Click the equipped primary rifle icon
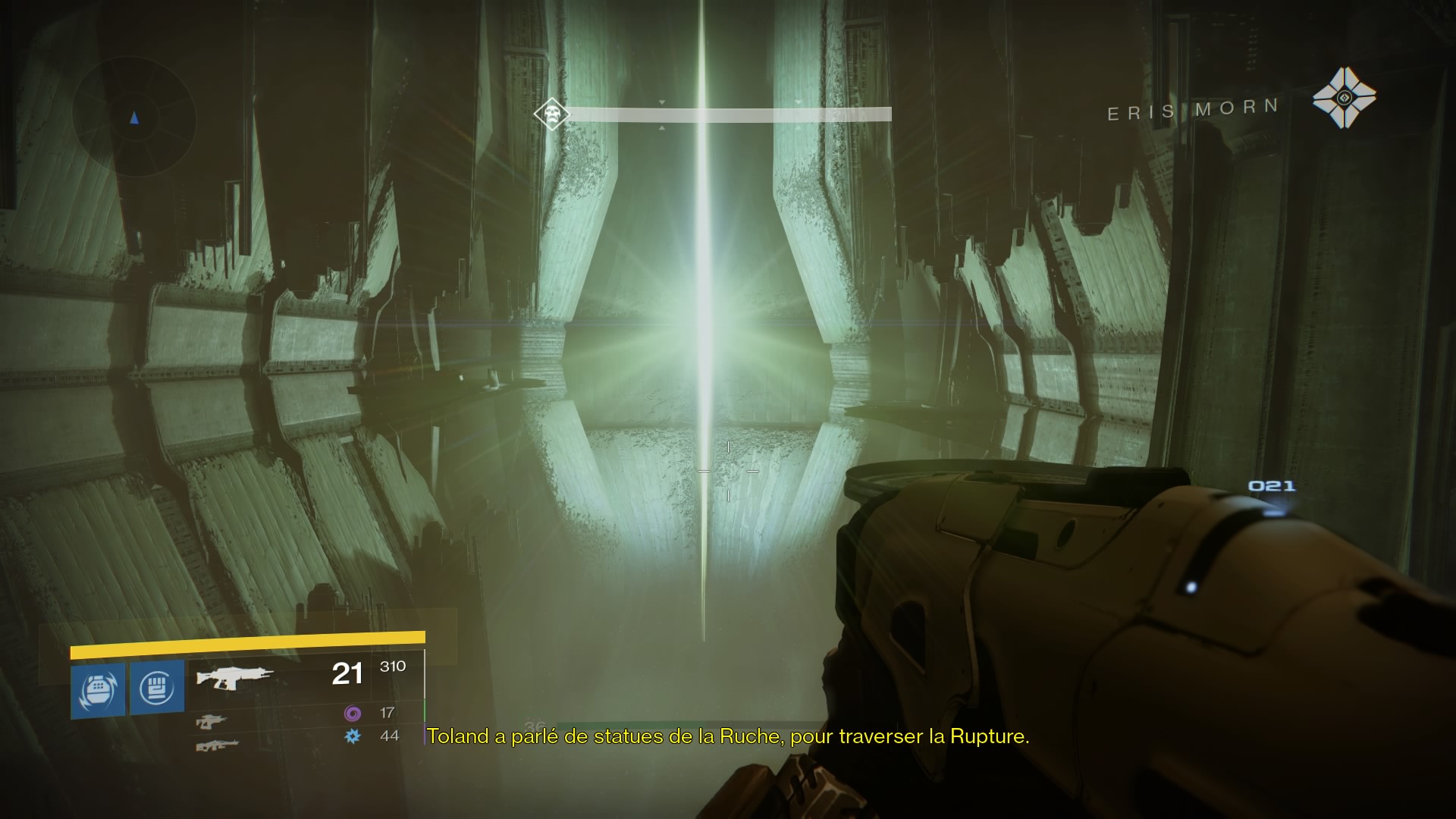The width and height of the screenshot is (1456, 819). pos(234,676)
